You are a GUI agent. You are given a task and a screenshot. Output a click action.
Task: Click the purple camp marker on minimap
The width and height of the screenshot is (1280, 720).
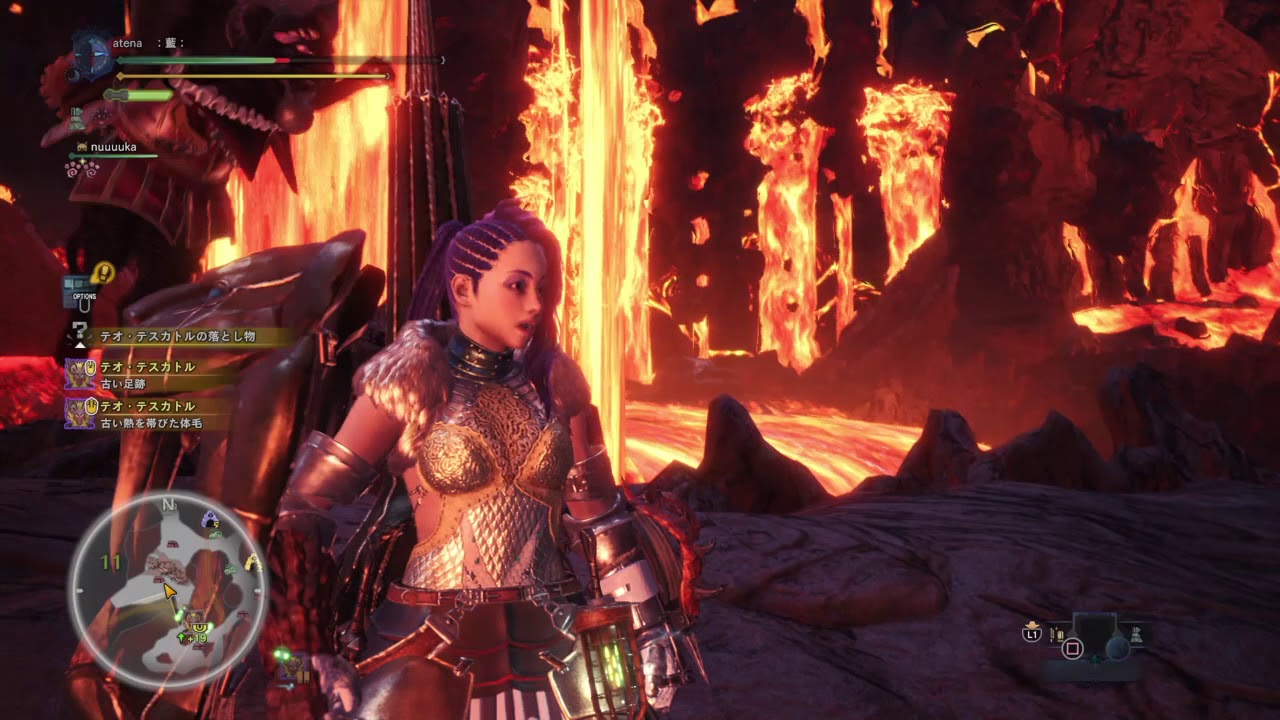pos(209,519)
